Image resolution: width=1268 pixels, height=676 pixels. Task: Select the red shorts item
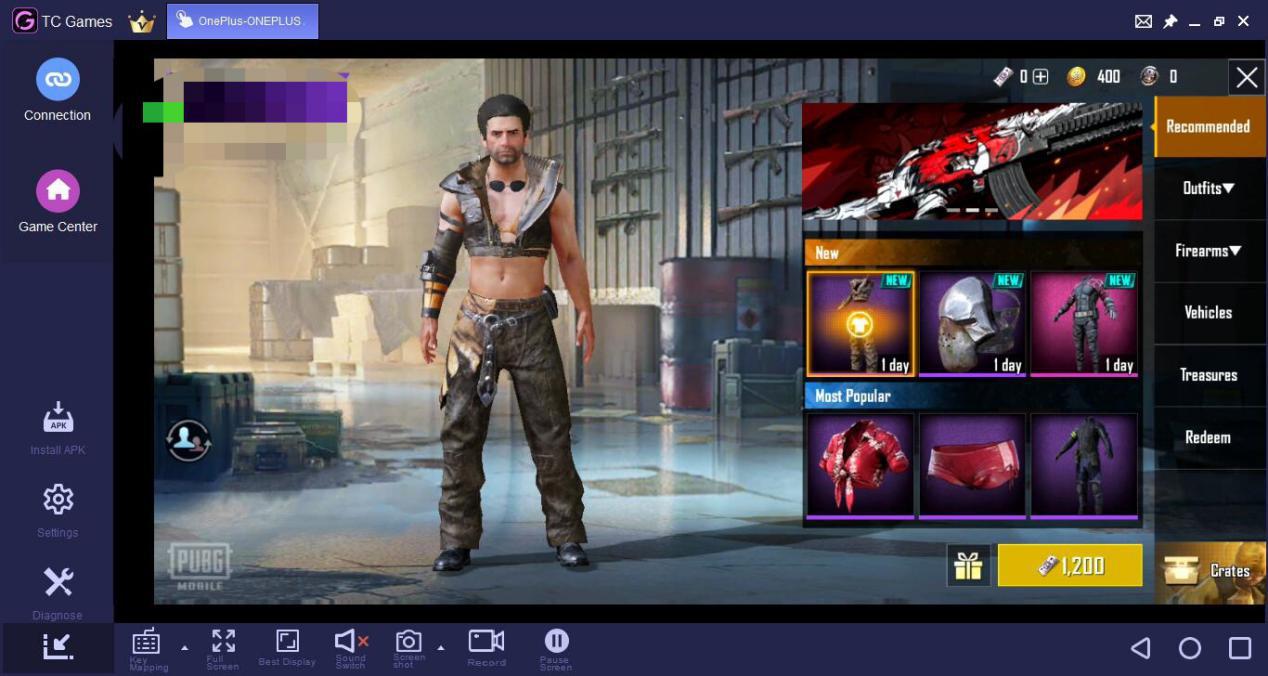click(972, 466)
